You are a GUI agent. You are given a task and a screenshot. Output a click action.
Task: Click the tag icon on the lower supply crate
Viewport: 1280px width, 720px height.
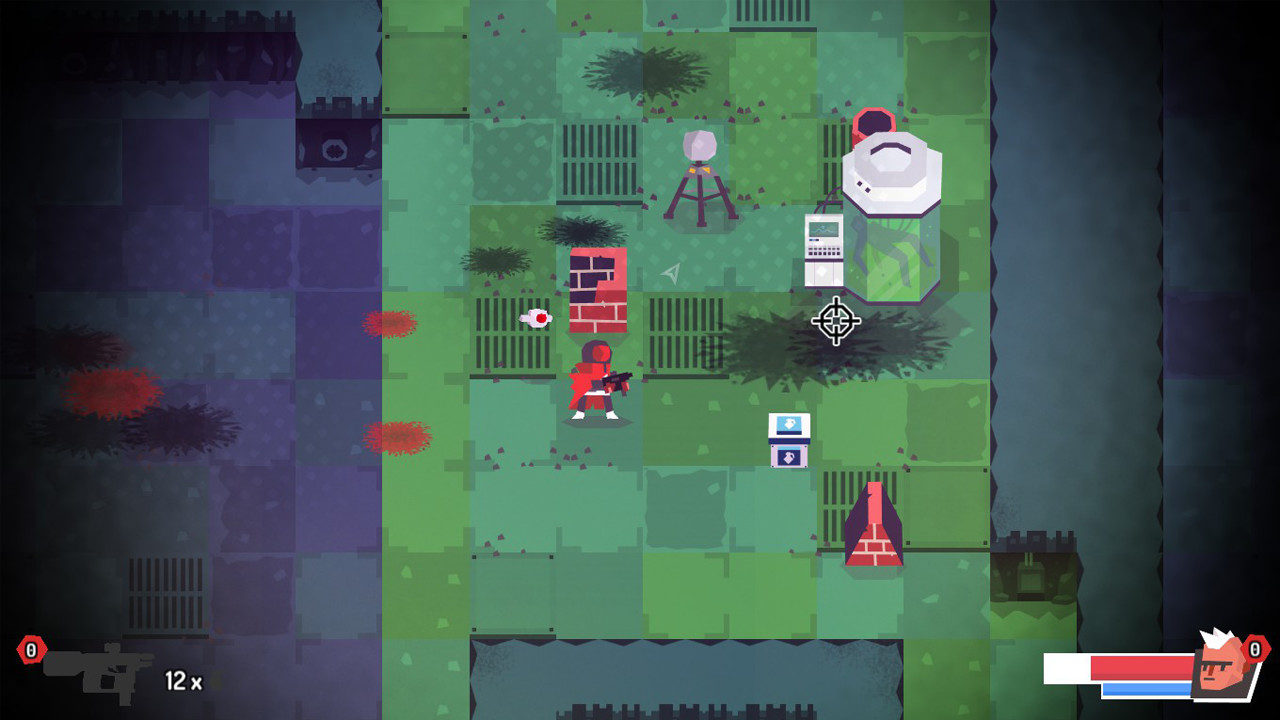tap(789, 457)
